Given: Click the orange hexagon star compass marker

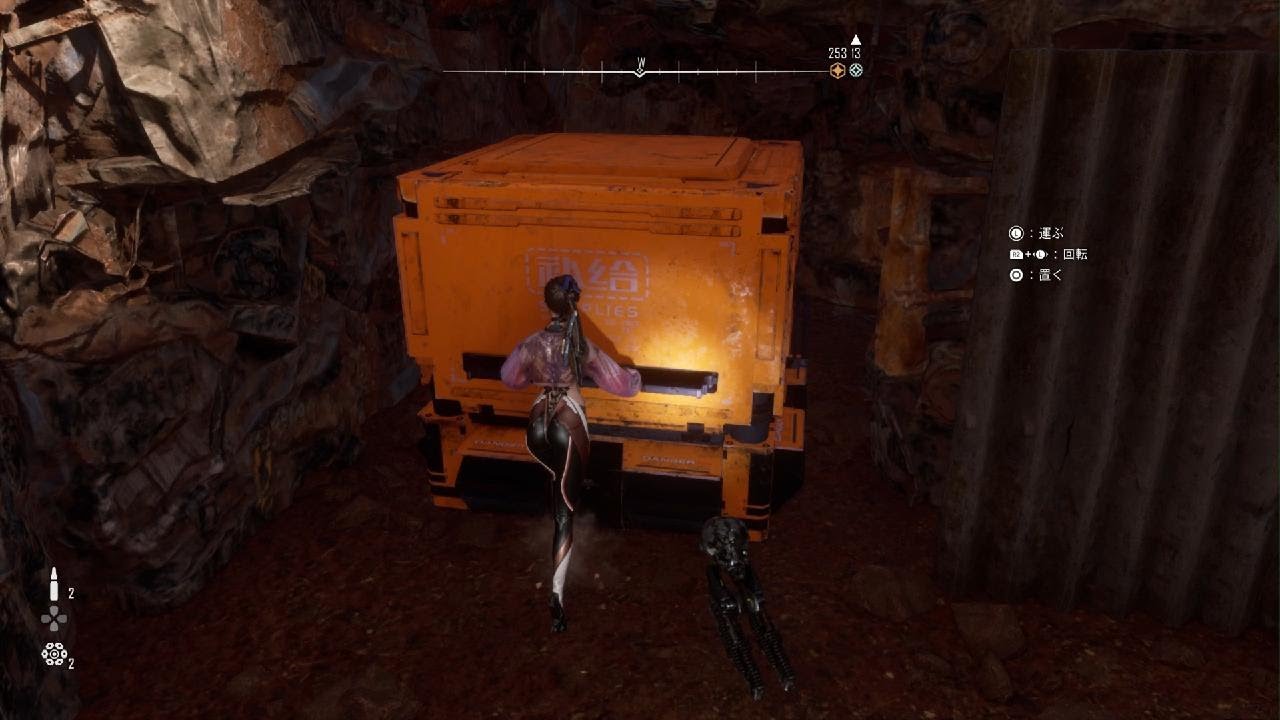Looking at the screenshot, I should (838, 70).
